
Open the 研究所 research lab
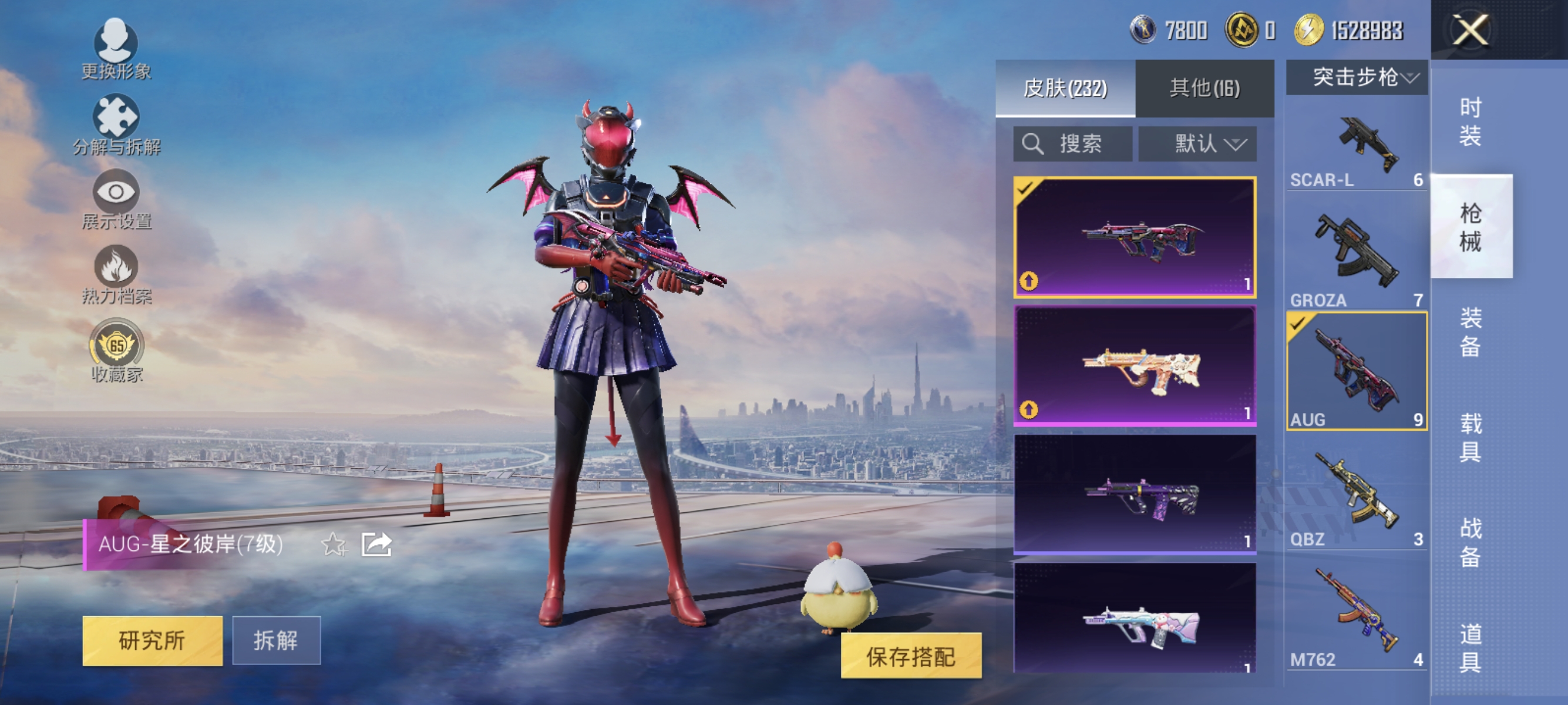click(x=152, y=640)
